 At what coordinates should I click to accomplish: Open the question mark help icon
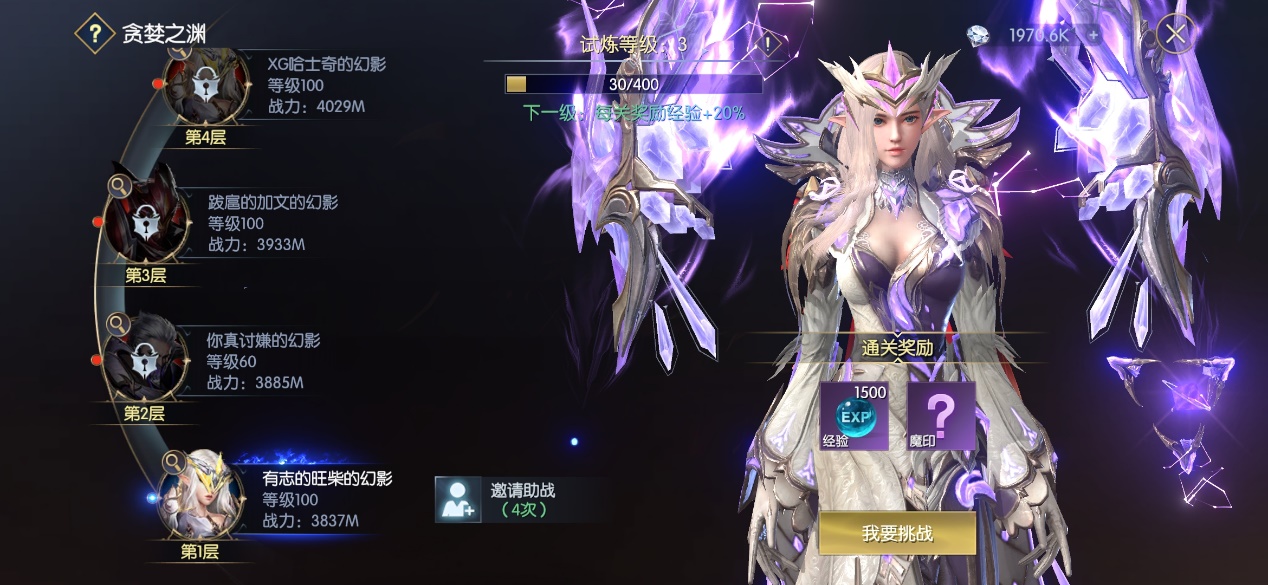(95, 34)
